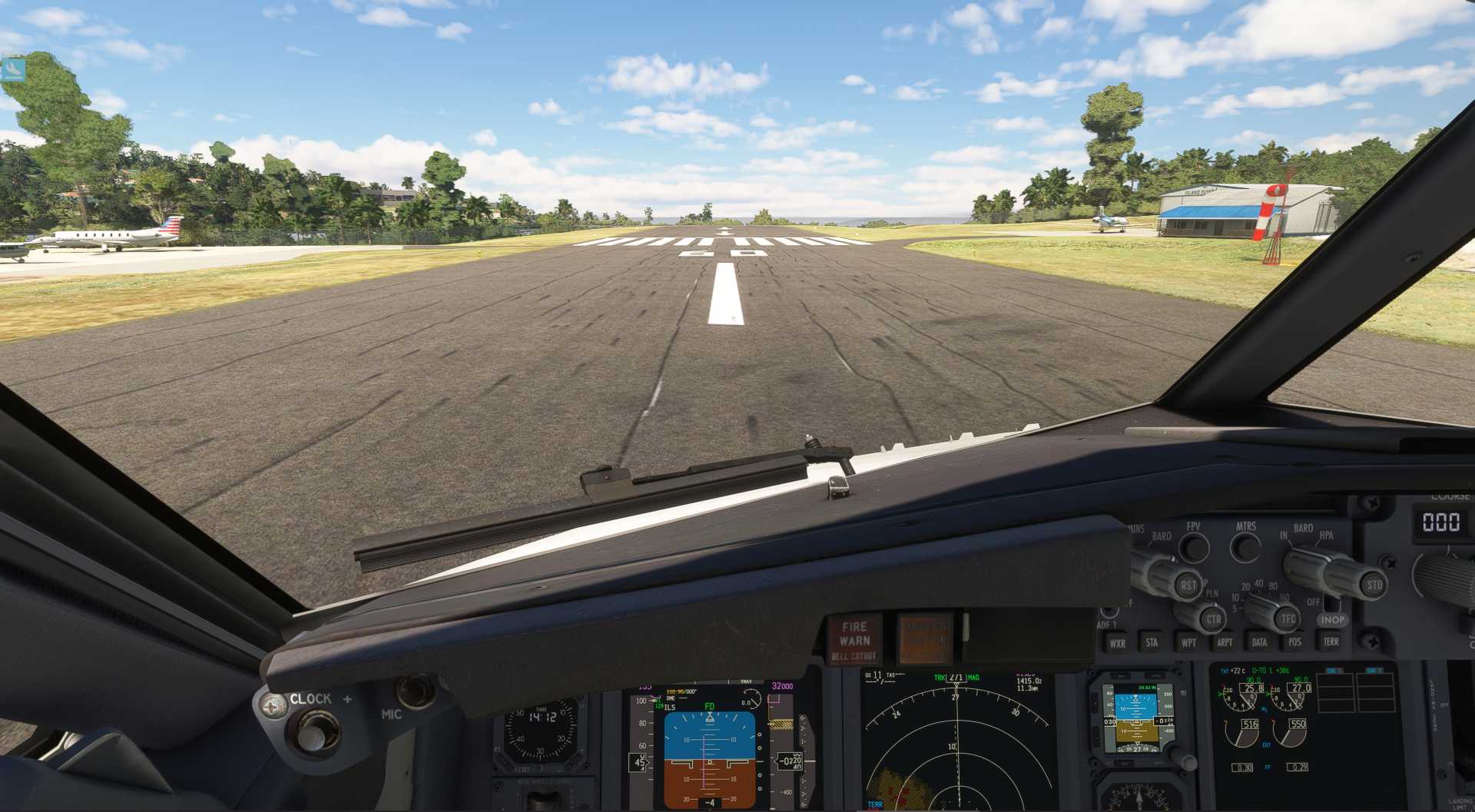Toggle the DATA map button
The height and width of the screenshot is (812, 1475).
pyautogui.click(x=1260, y=642)
